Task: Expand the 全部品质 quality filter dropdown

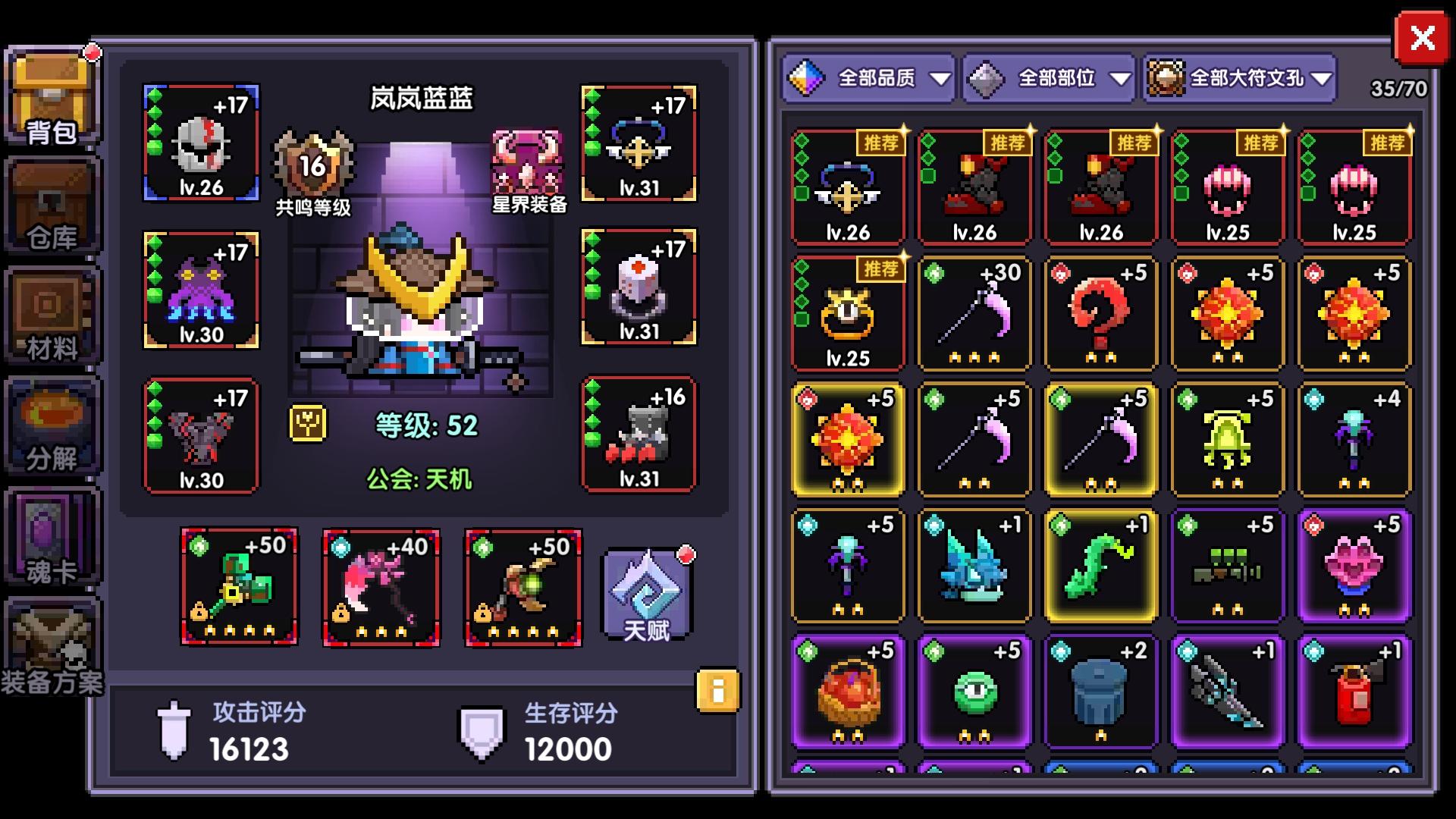Action: coord(870,78)
